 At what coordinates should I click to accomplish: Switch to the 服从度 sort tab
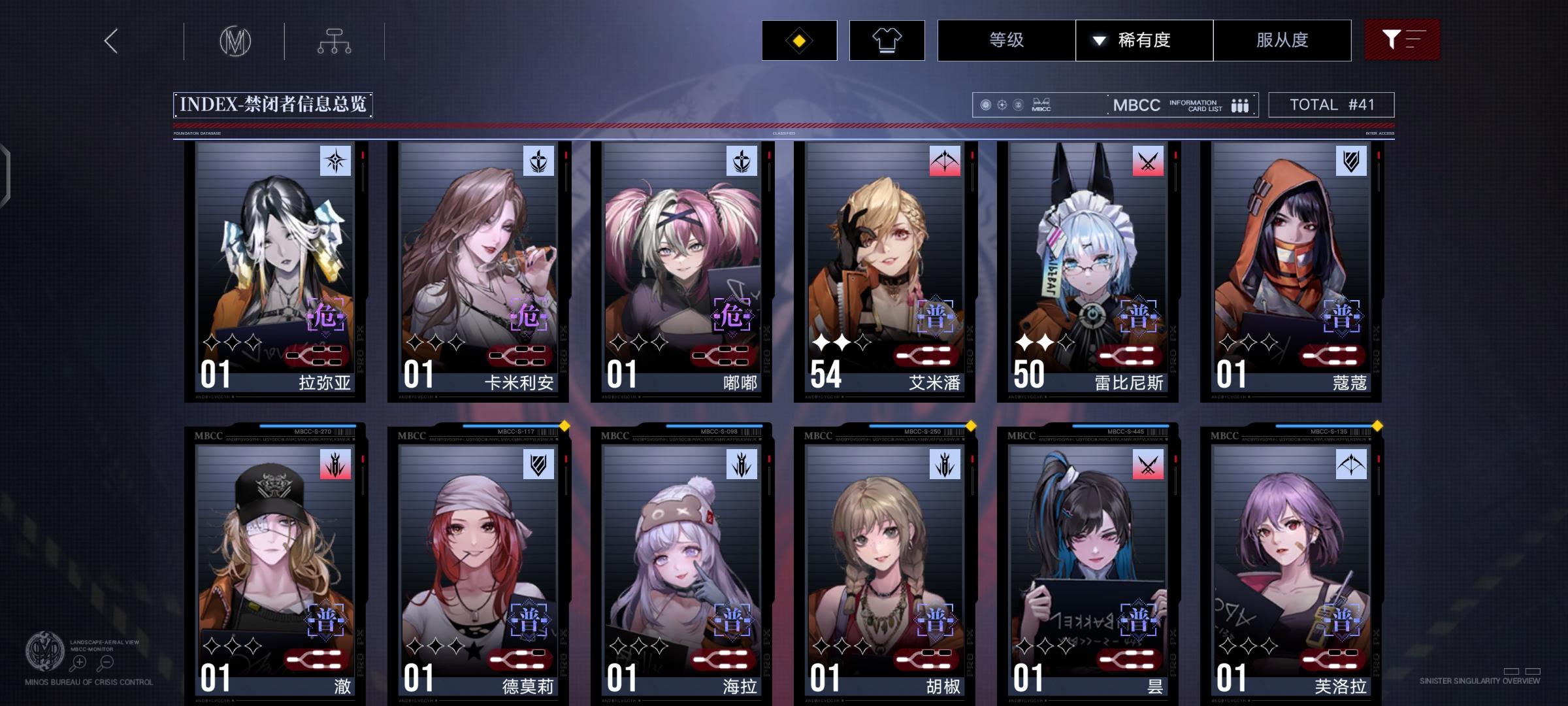pyautogui.click(x=1282, y=40)
